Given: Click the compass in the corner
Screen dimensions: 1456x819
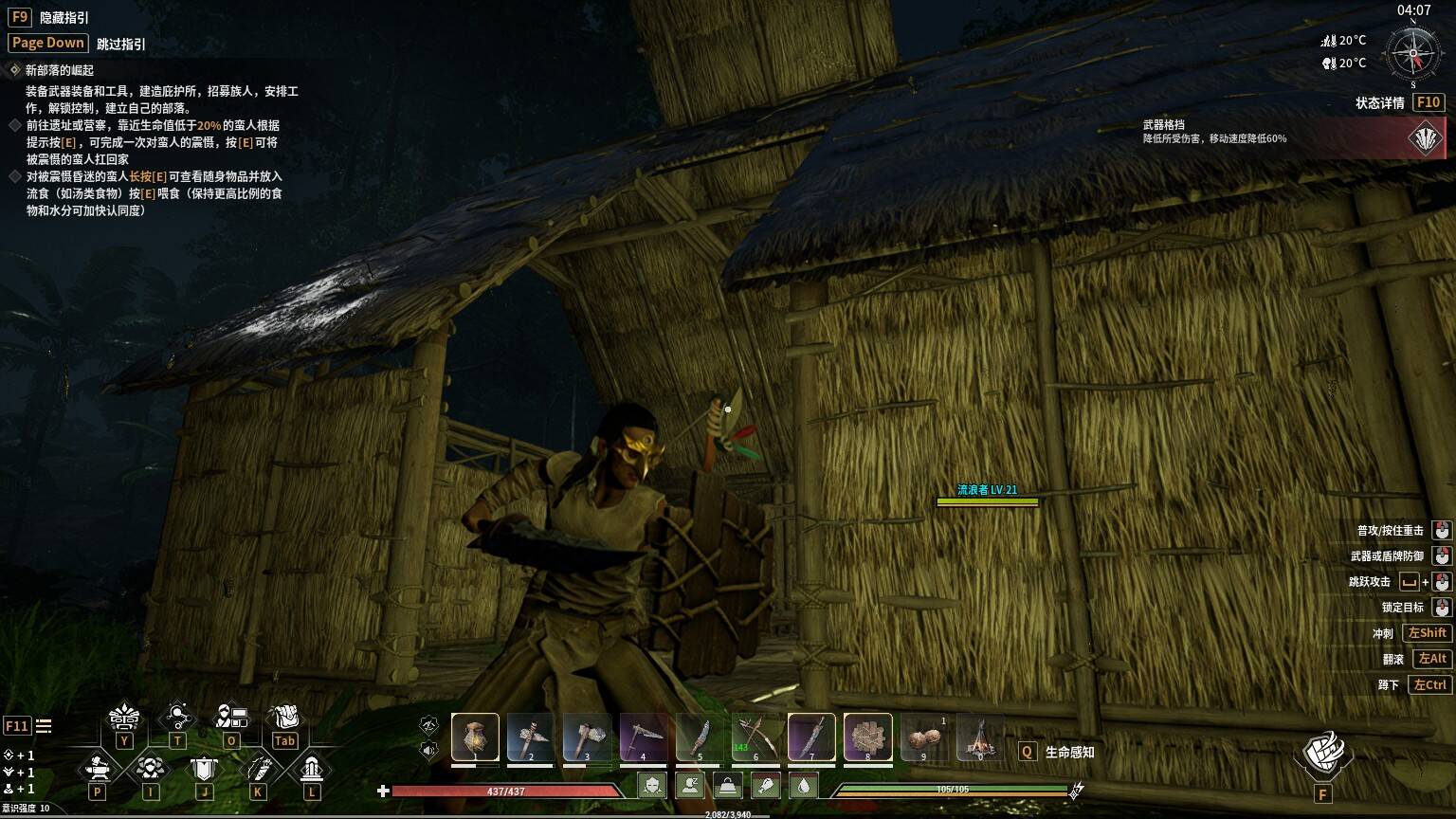Looking at the screenshot, I should [1413, 52].
